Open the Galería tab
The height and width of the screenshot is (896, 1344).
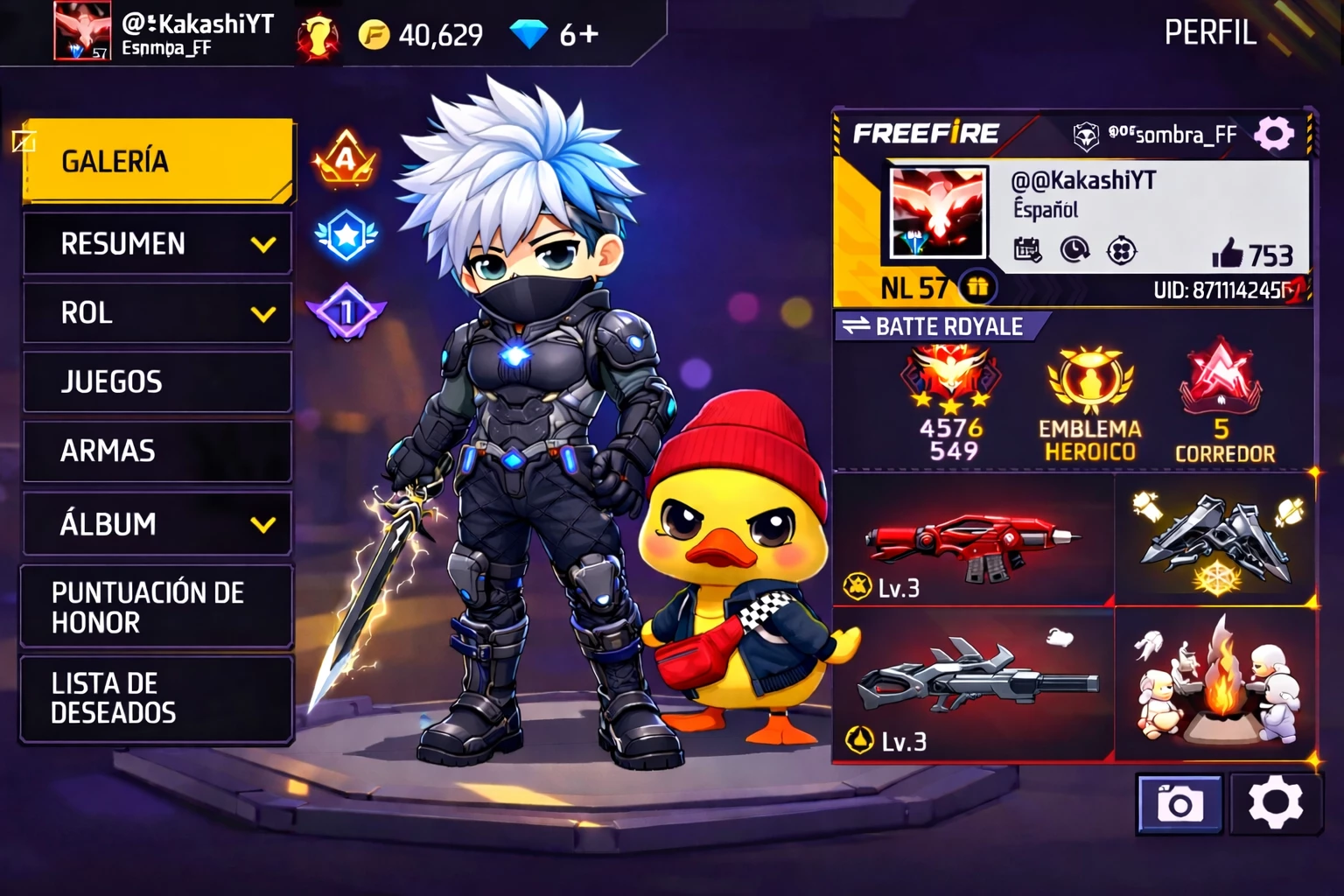tap(157, 161)
